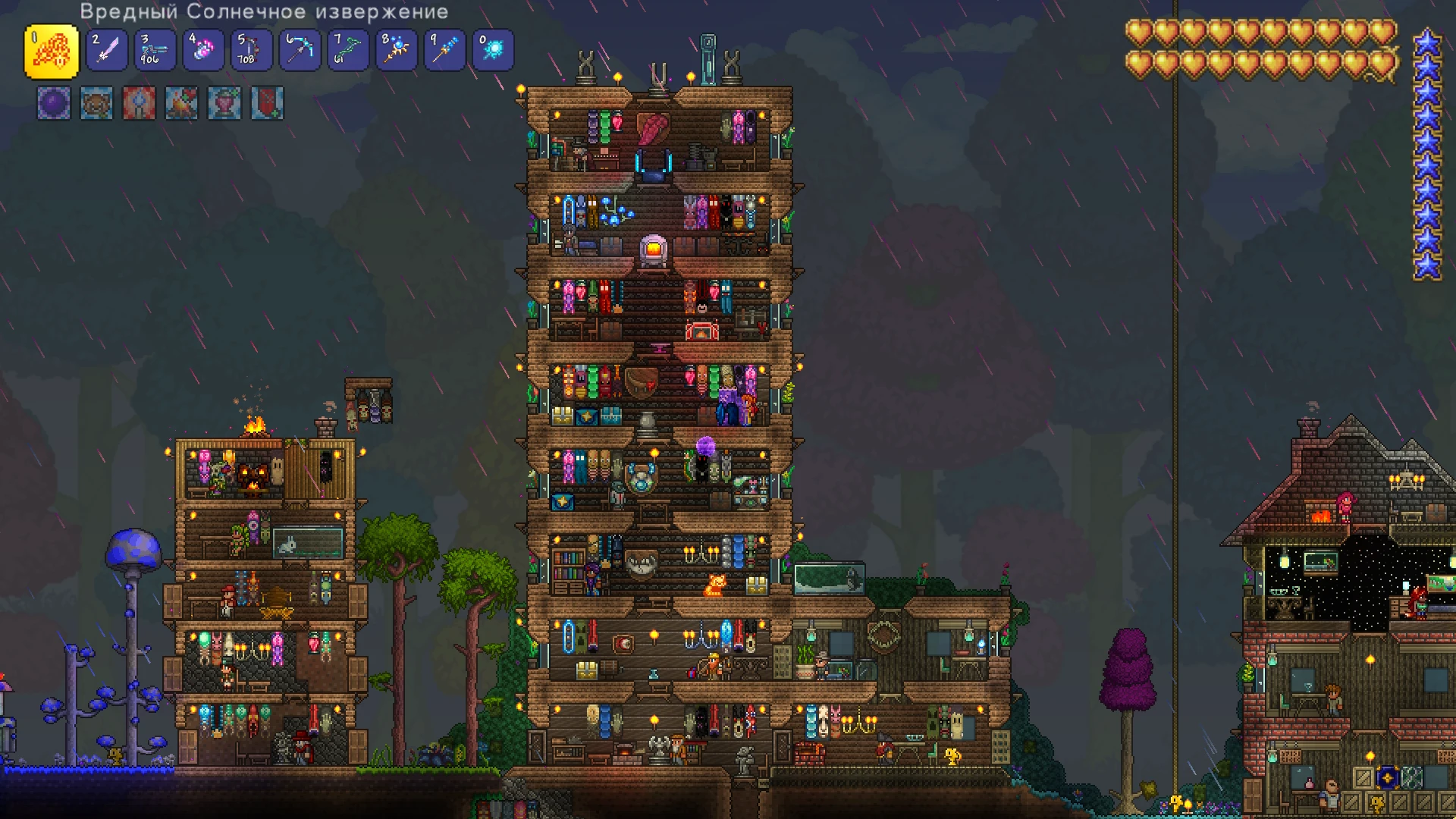
Task: Select the pink magic item in slot 4
Action: pyautogui.click(x=202, y=49)
